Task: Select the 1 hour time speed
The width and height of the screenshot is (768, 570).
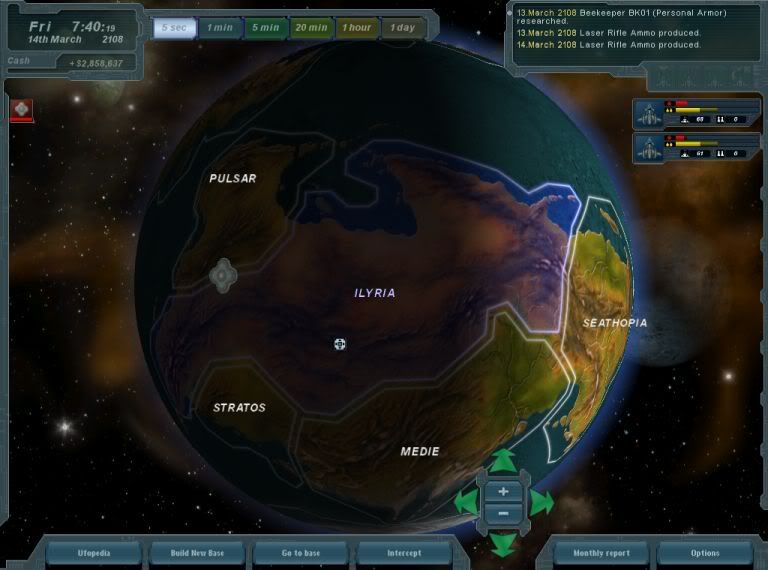Action: pos(357,28)
